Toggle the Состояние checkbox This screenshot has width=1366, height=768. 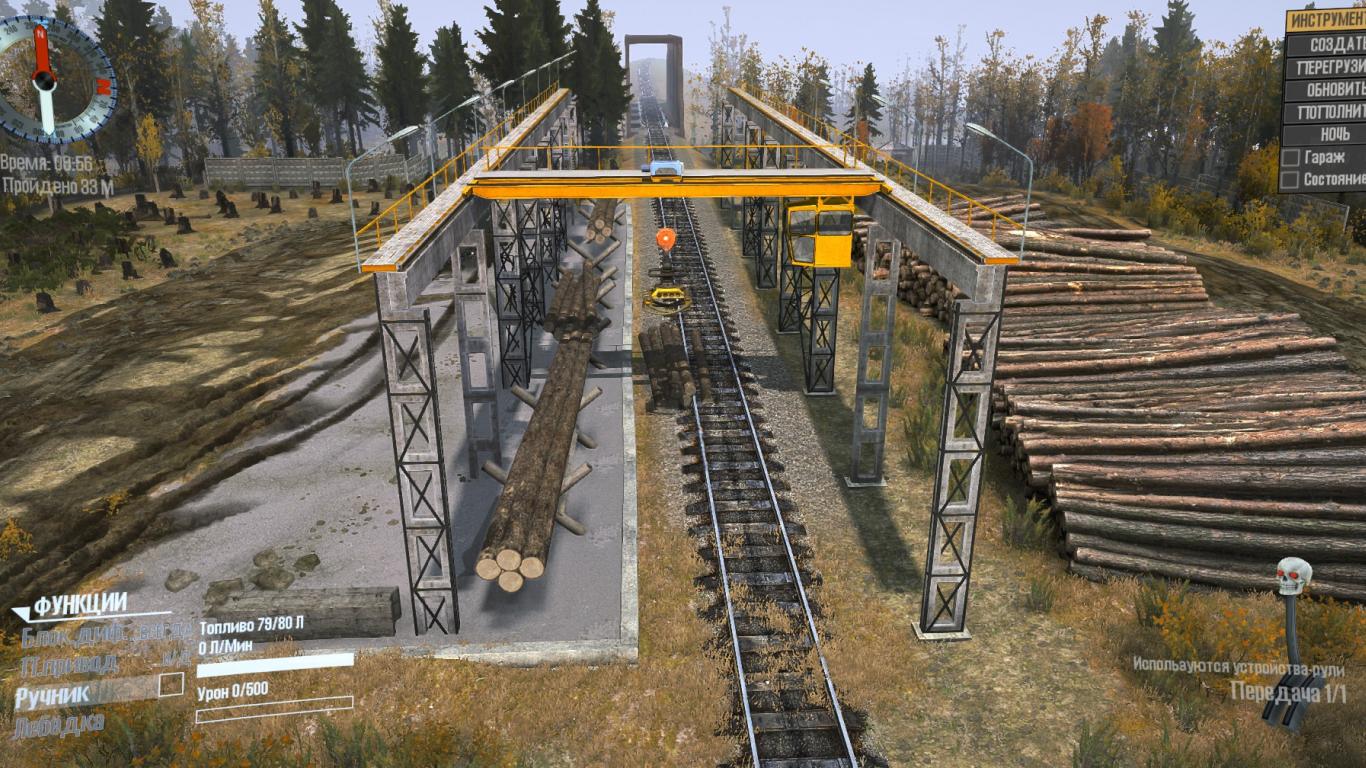[1291, 180]
